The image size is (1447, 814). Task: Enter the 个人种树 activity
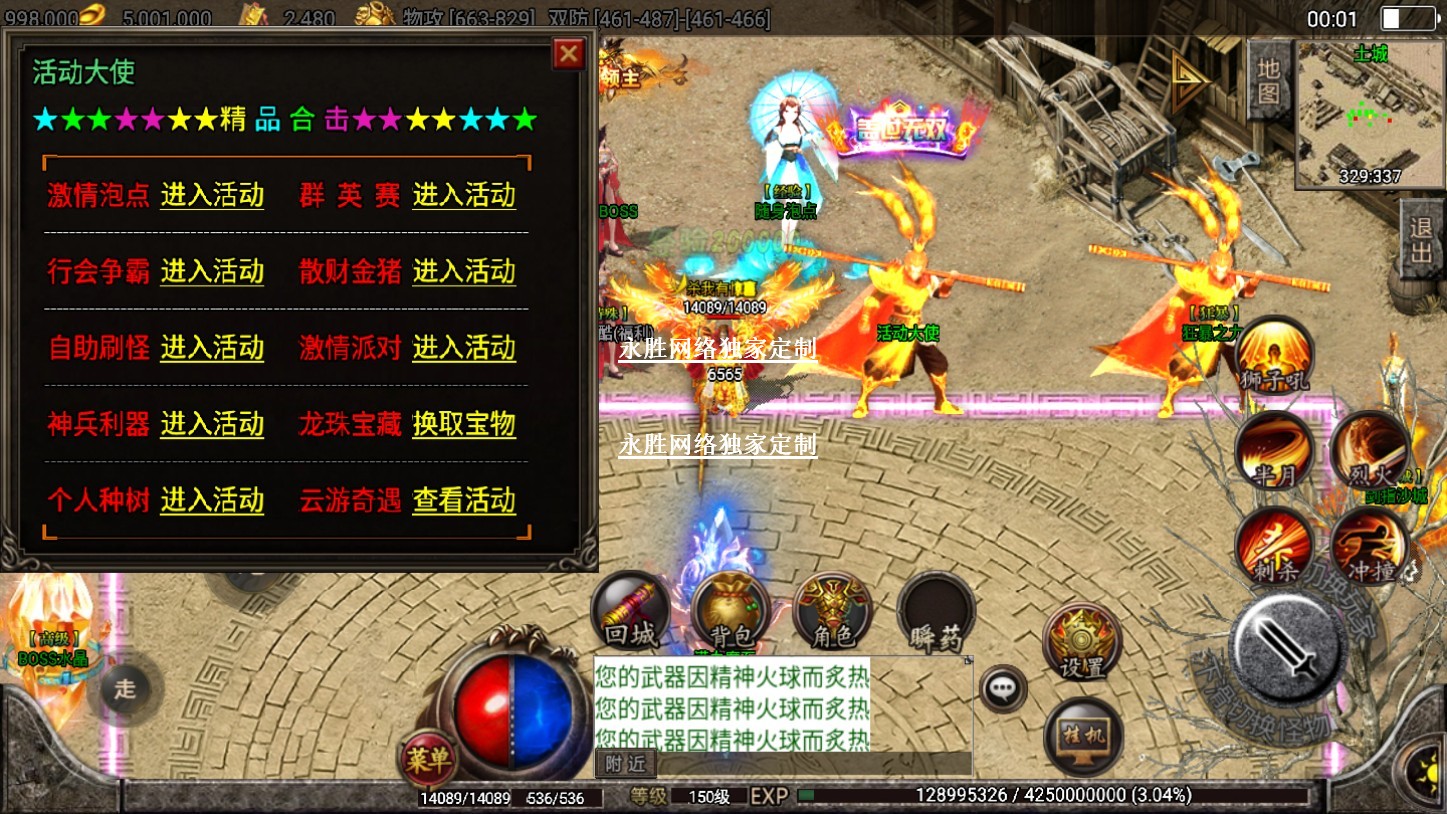click(x=212, y=500)
